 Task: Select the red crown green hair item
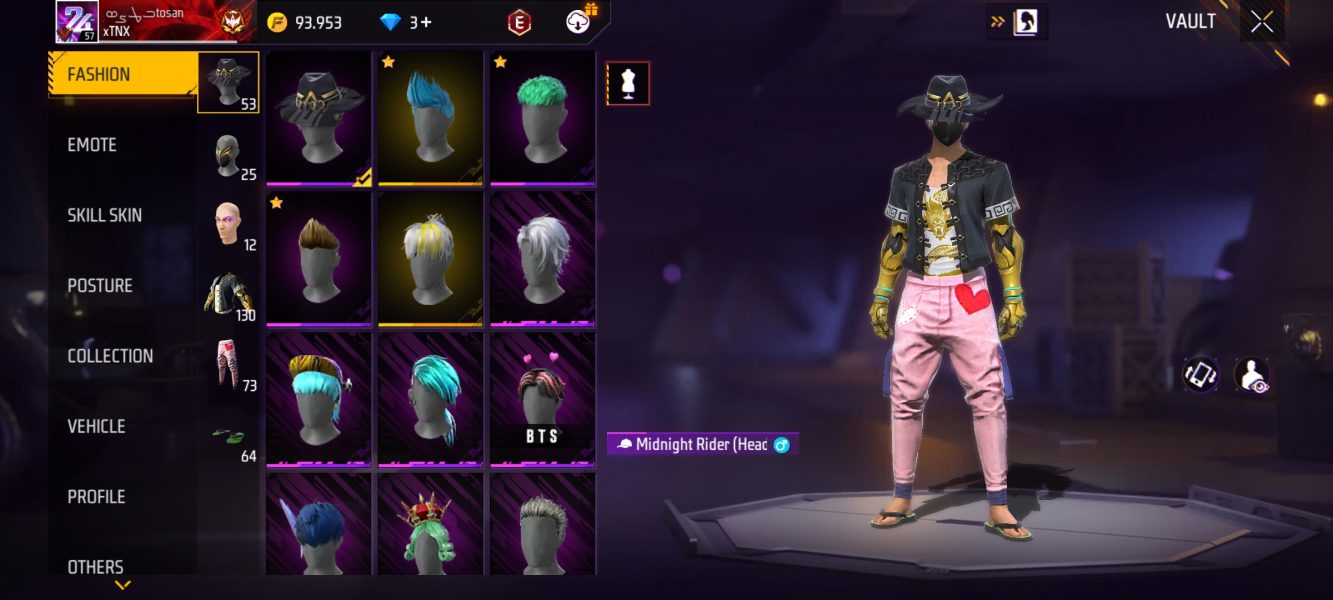pyautogui.click(x=431, y=525)
